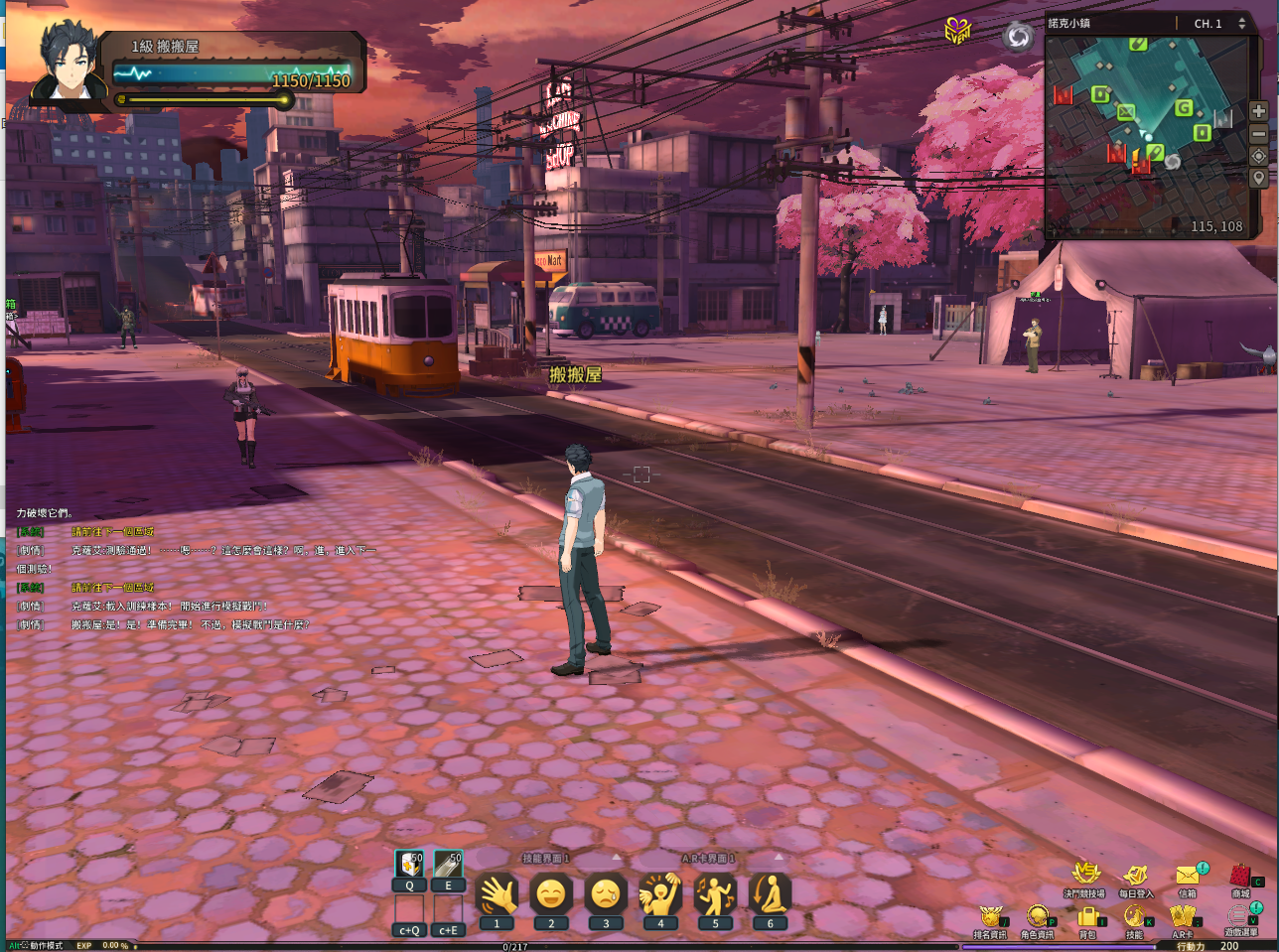
Task: Open the 信箱 mailbox
Action: [x=1188, y=875]
